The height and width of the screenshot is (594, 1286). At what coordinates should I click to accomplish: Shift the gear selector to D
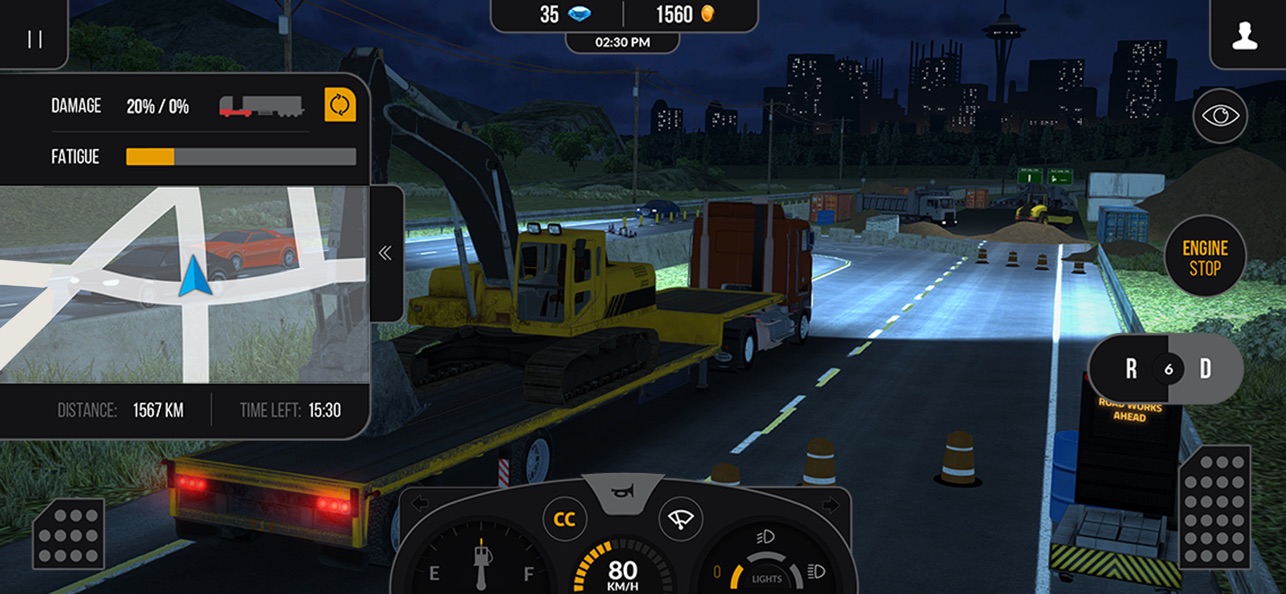coord(1205,369)
